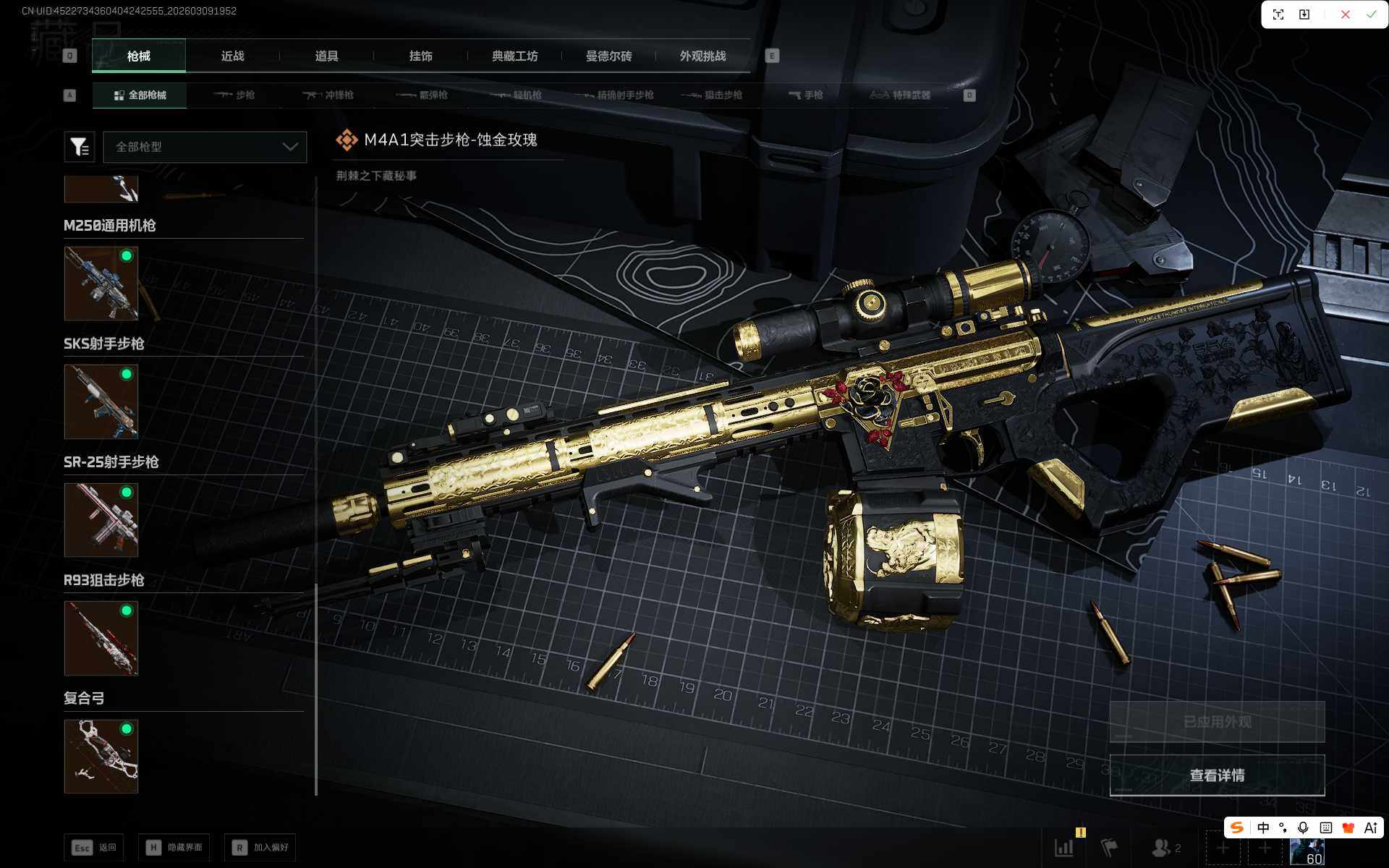Filter weapons by 步枪 rifles
This screenshot has height=868, width=1389.
coord(235,95)
